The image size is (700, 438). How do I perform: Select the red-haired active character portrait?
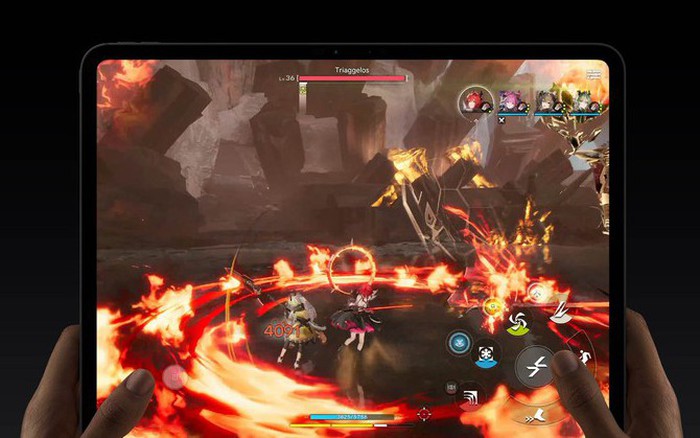(x=474, y=101)
